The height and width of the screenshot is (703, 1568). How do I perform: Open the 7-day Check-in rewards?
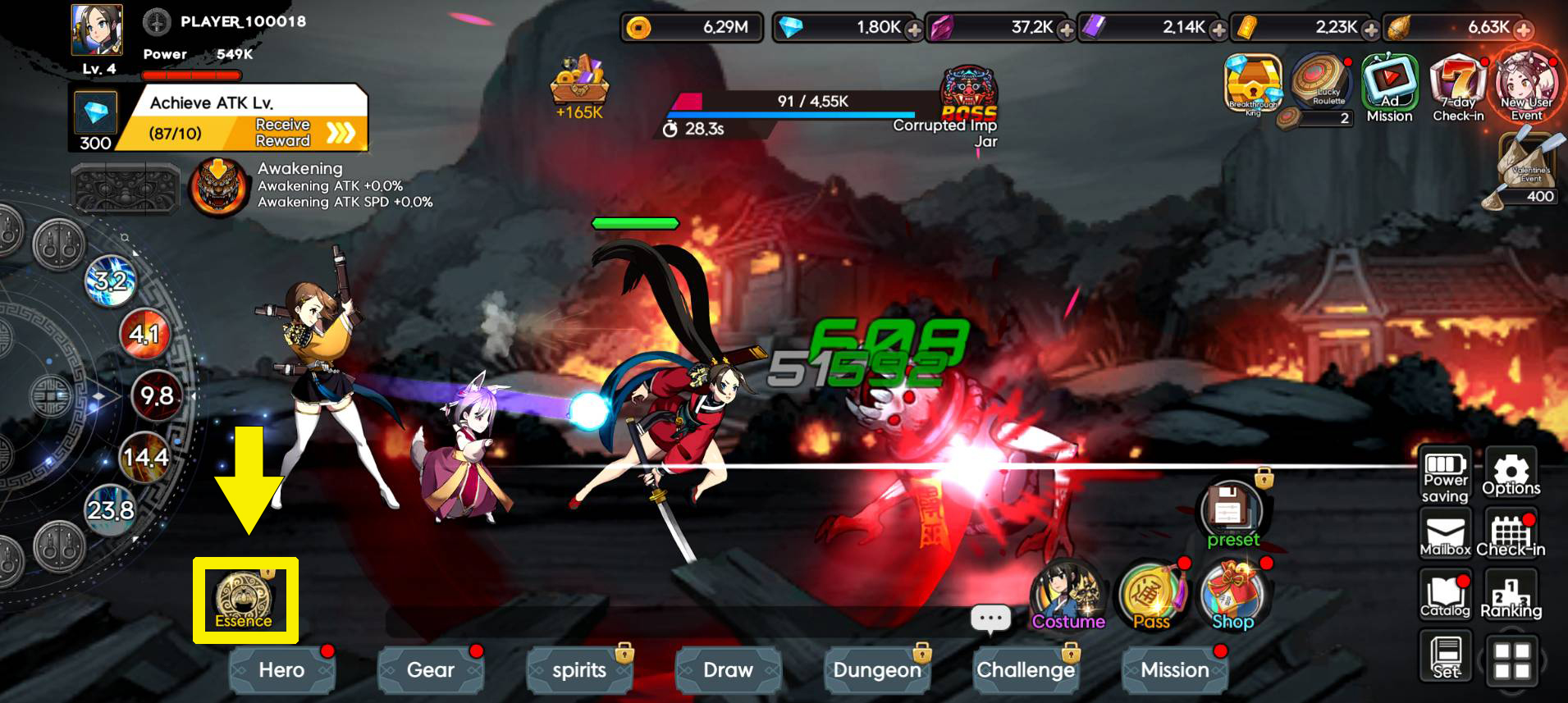pos(1457,82)
